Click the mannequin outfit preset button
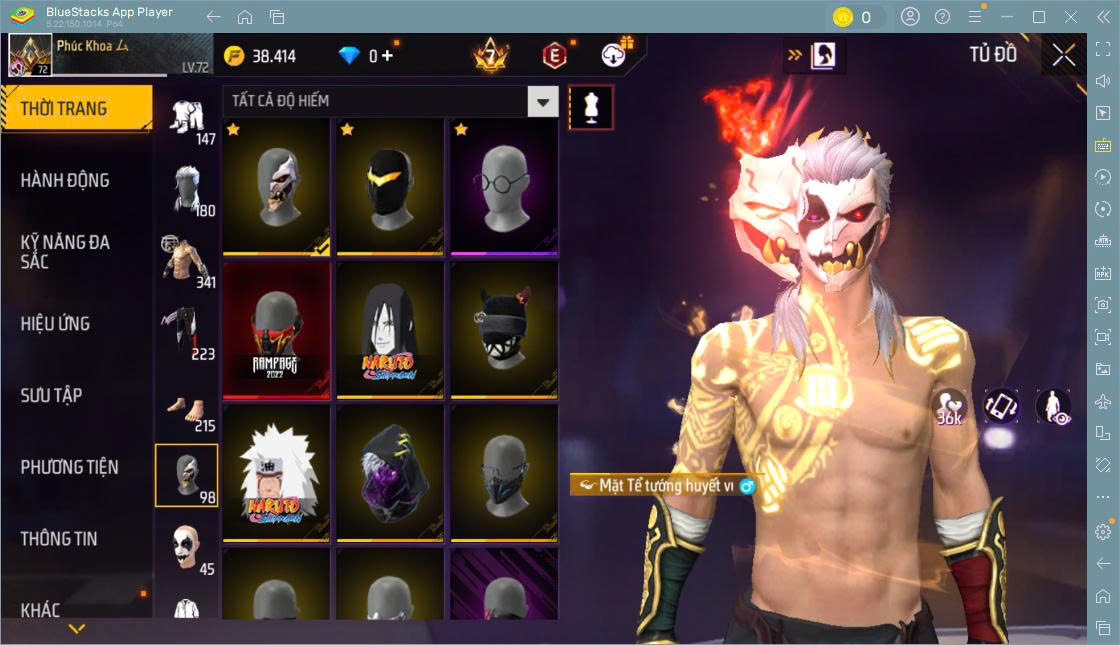The width and height of the screenshot is (1120, 645). point(591,107)
